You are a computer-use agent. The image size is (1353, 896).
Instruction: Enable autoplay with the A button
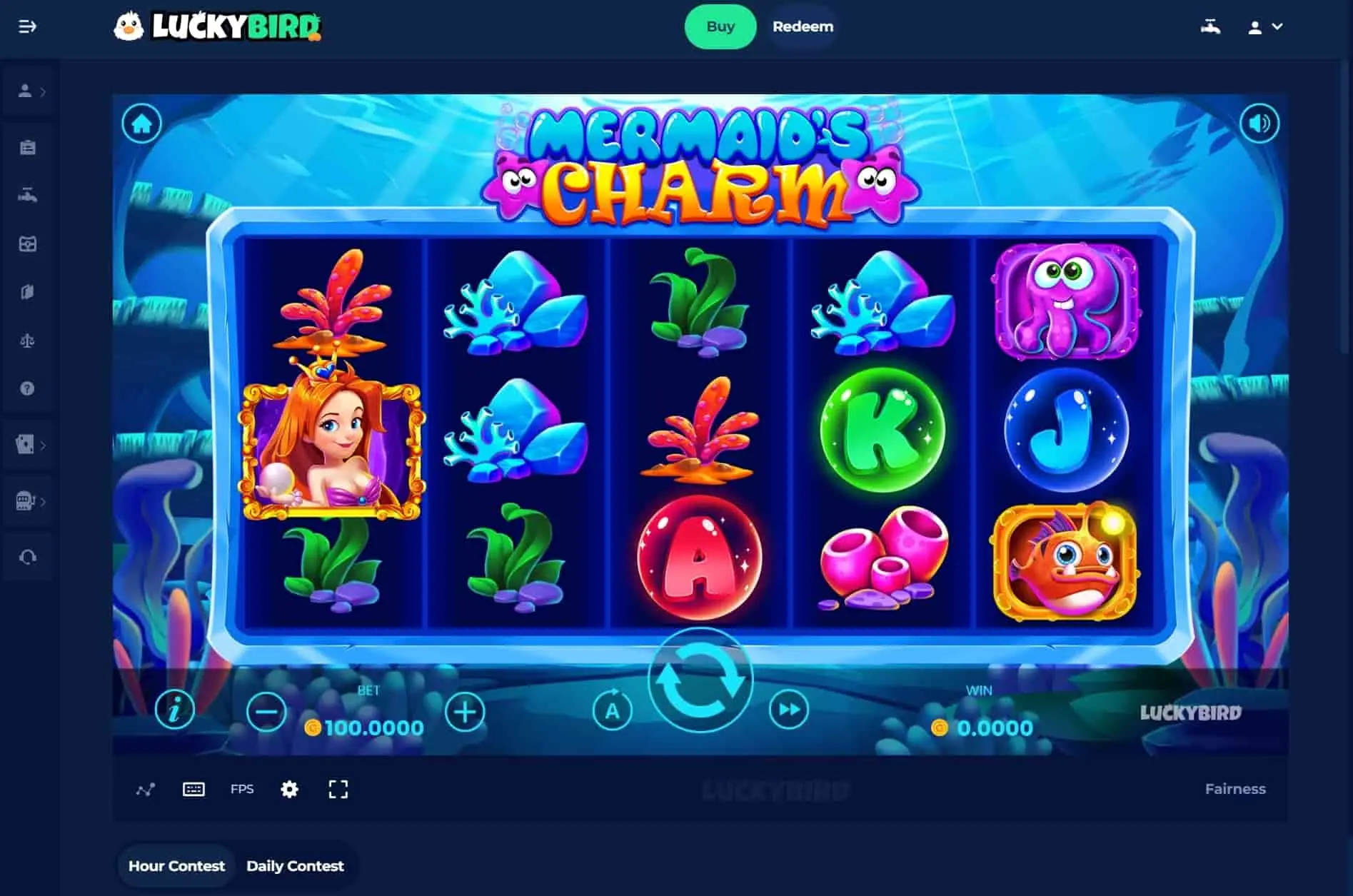pyautogui.click(x=612, y=710)
